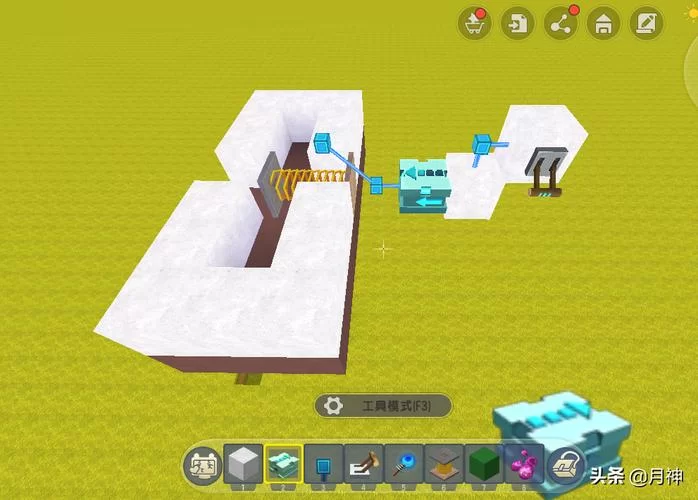Select the pink berries item slot

(x=524, y=465)
